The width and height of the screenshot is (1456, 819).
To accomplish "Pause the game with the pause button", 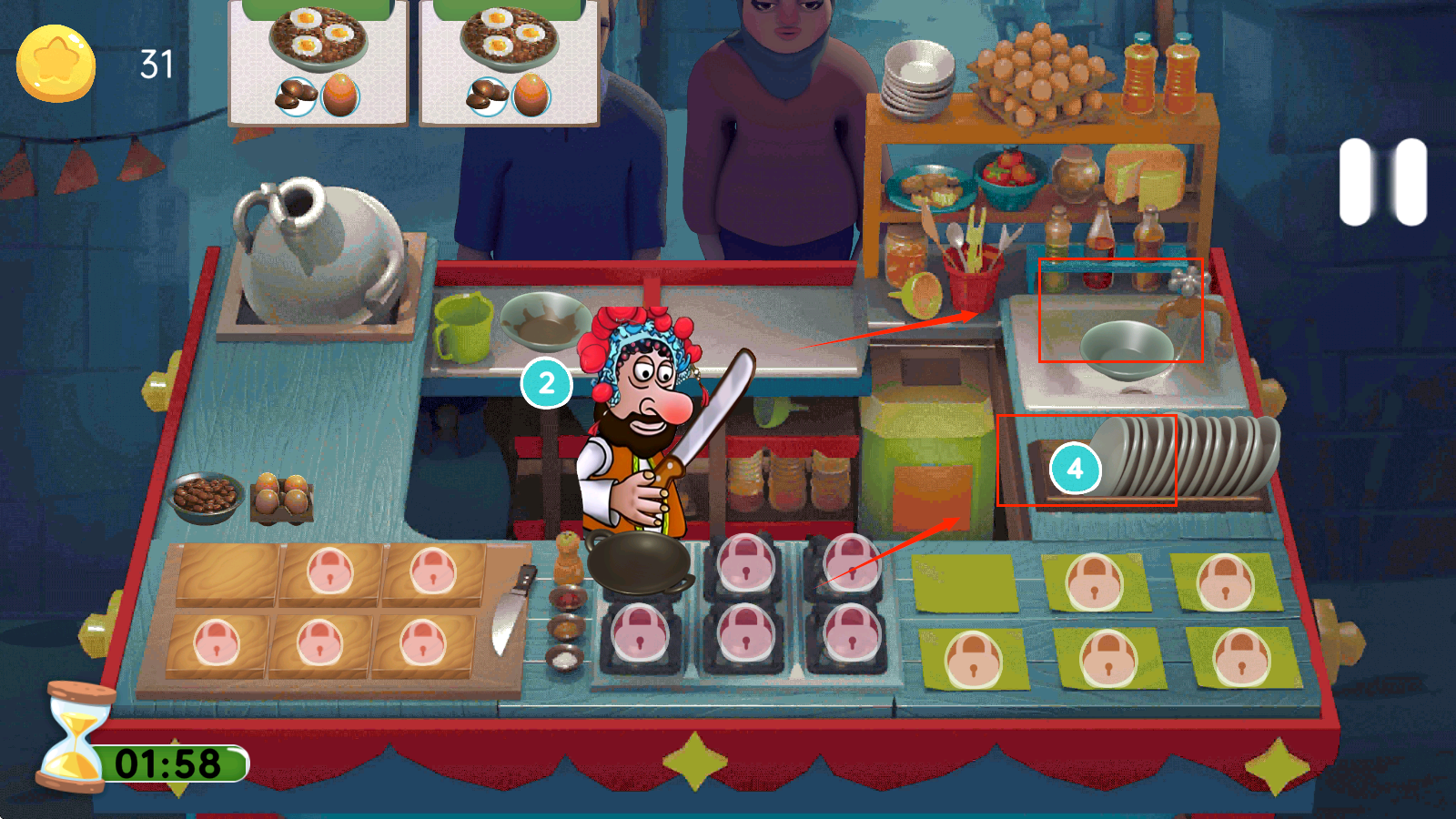I will [1382, 181].
